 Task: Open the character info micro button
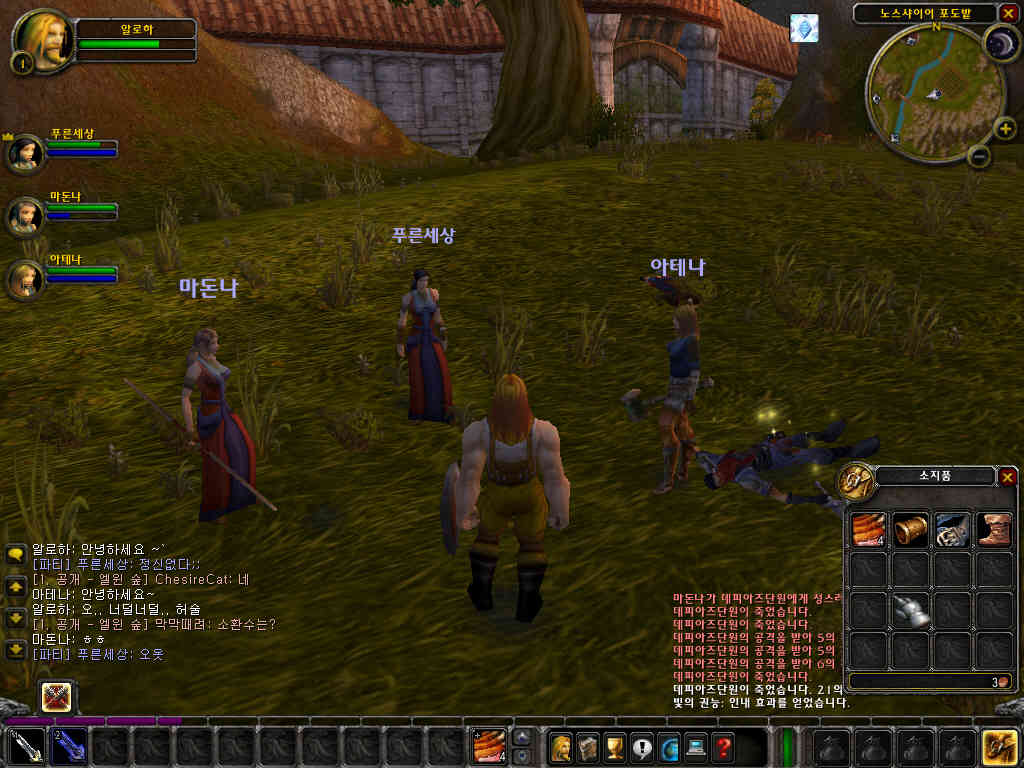point(561,747)
